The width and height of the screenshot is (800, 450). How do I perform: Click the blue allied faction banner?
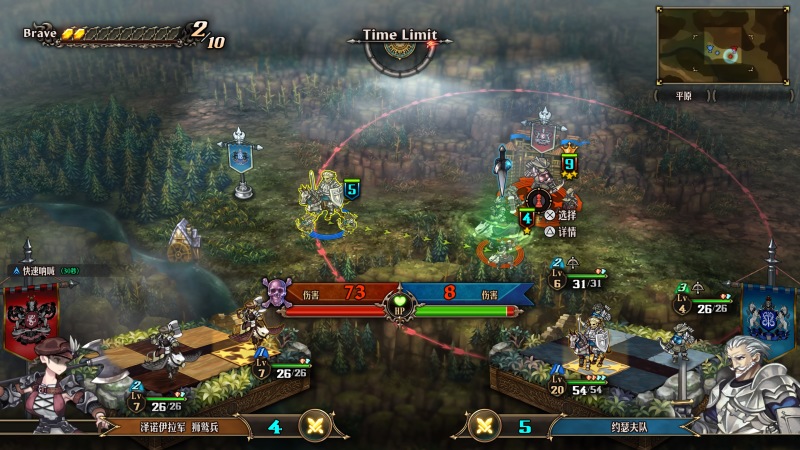pos(768,312)
